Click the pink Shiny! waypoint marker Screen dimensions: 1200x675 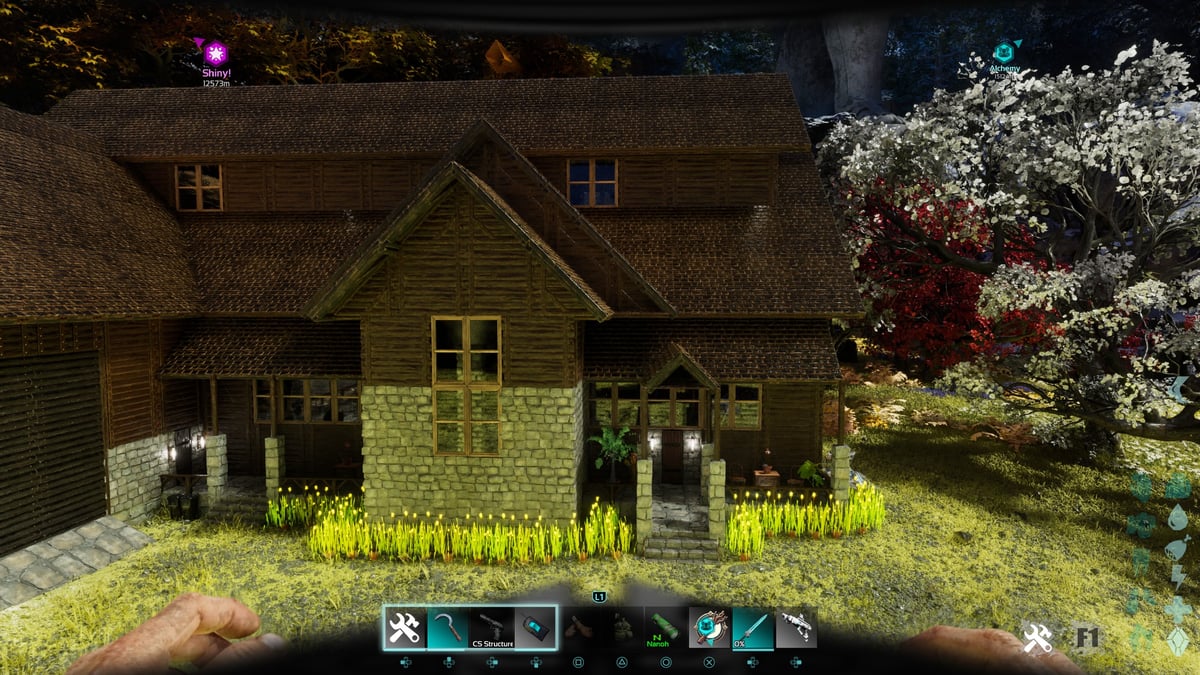pos(216,53)
